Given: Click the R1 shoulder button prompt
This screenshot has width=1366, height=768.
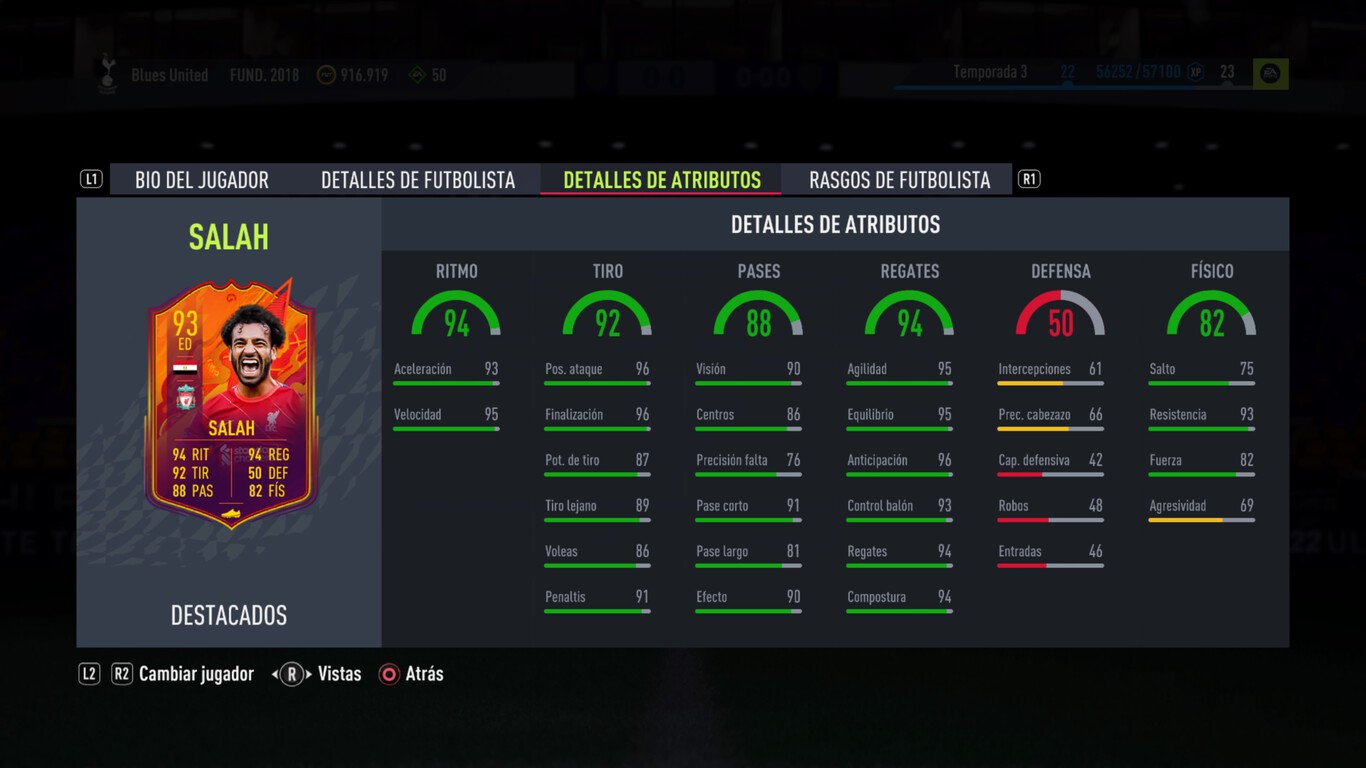Looking at the screenshot, I should (x=1028, y=179).
